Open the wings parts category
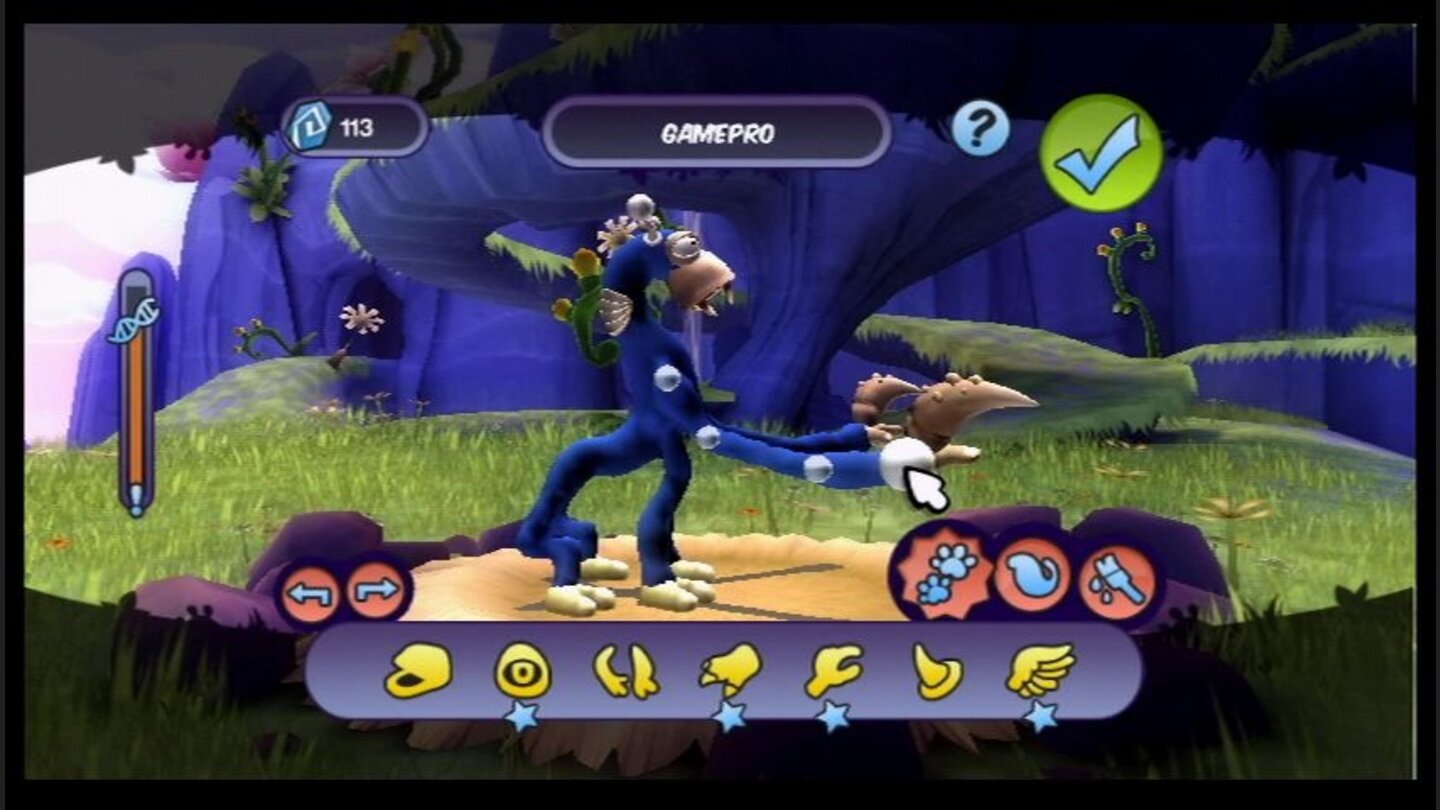 pyautogui.click(x=1041, y=668)
